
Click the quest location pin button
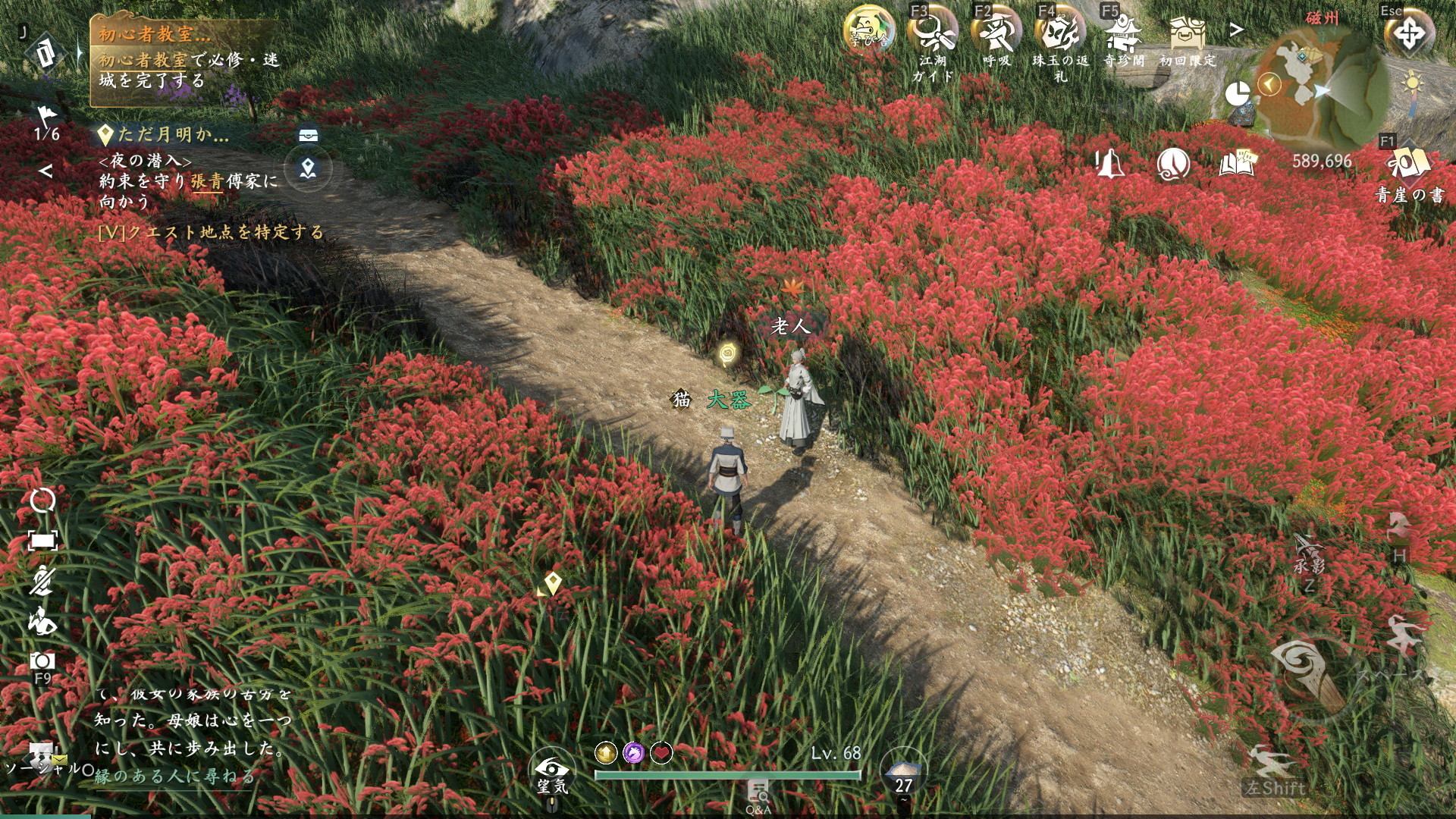click(x=307, y=168)
